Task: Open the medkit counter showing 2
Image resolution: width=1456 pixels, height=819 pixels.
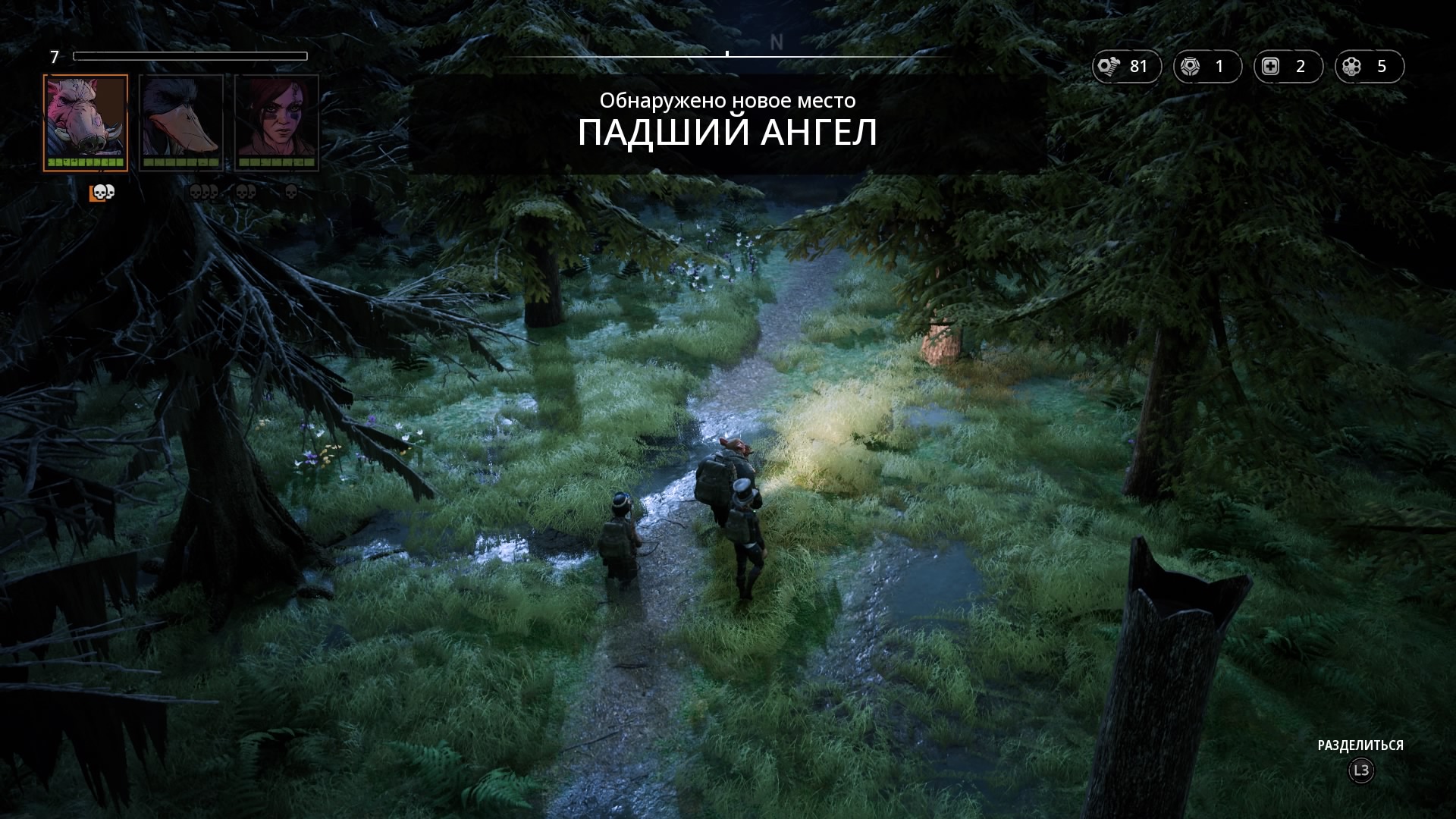Action: [1288, 67]
